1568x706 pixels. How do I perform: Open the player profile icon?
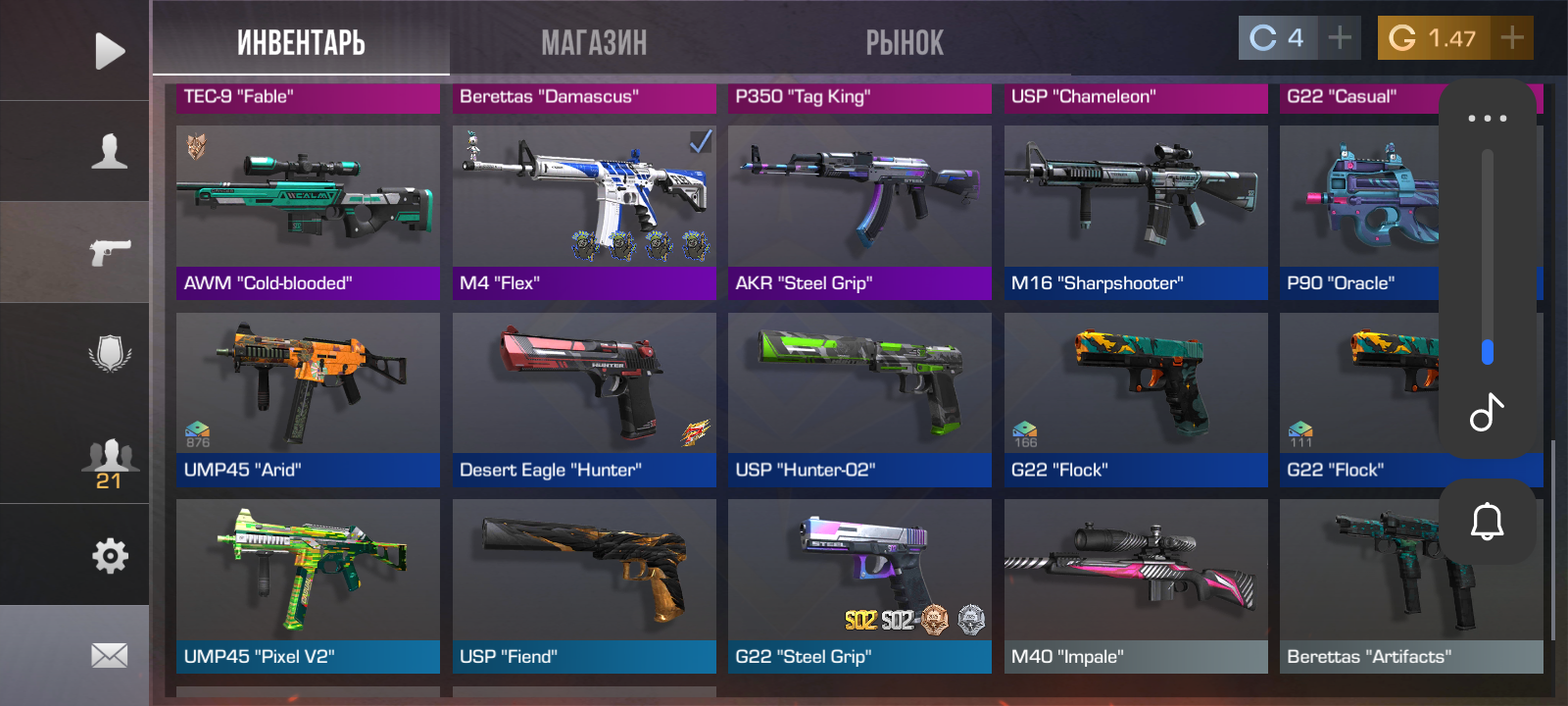tap(109, 151)
